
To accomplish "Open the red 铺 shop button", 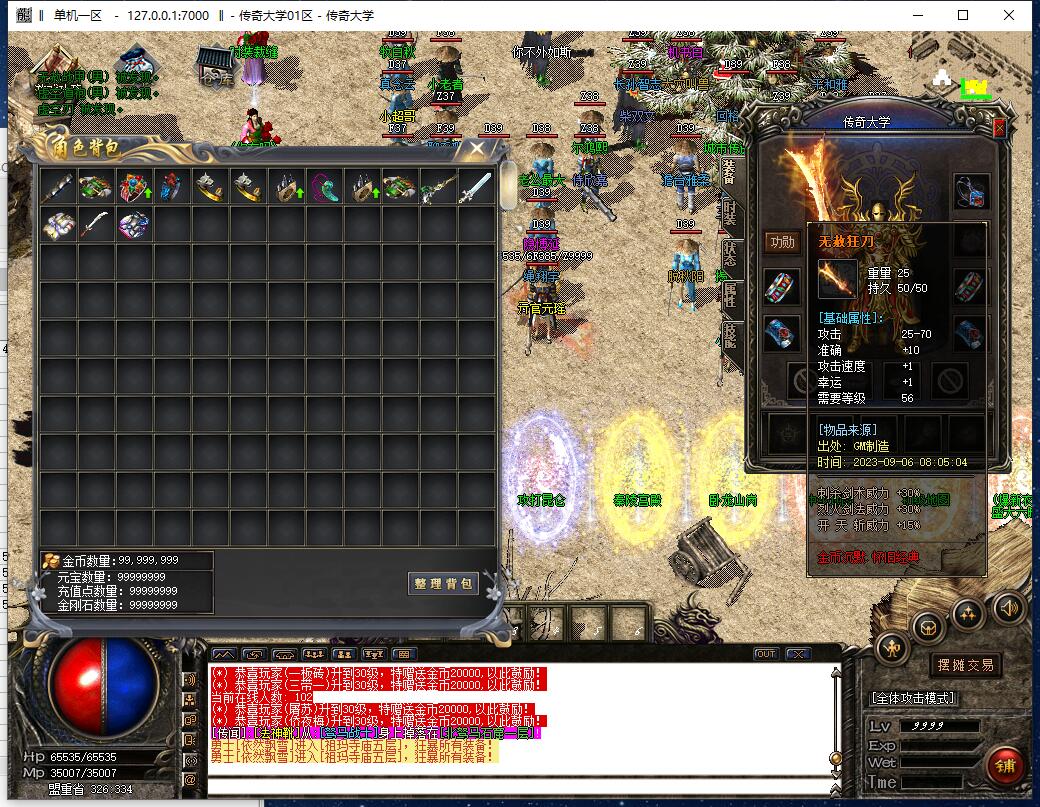I will tap(1004, 764).
